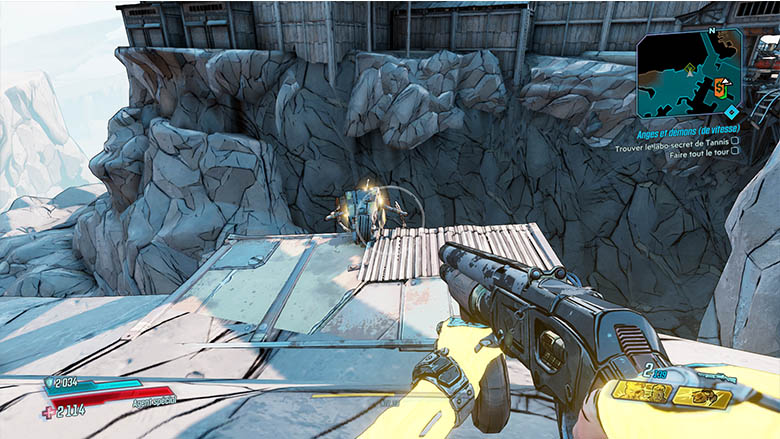The width and height of the screenshot is (780, 439).
Task: Click the diamond waypoint icon below minimap
Action: (733, 112)
